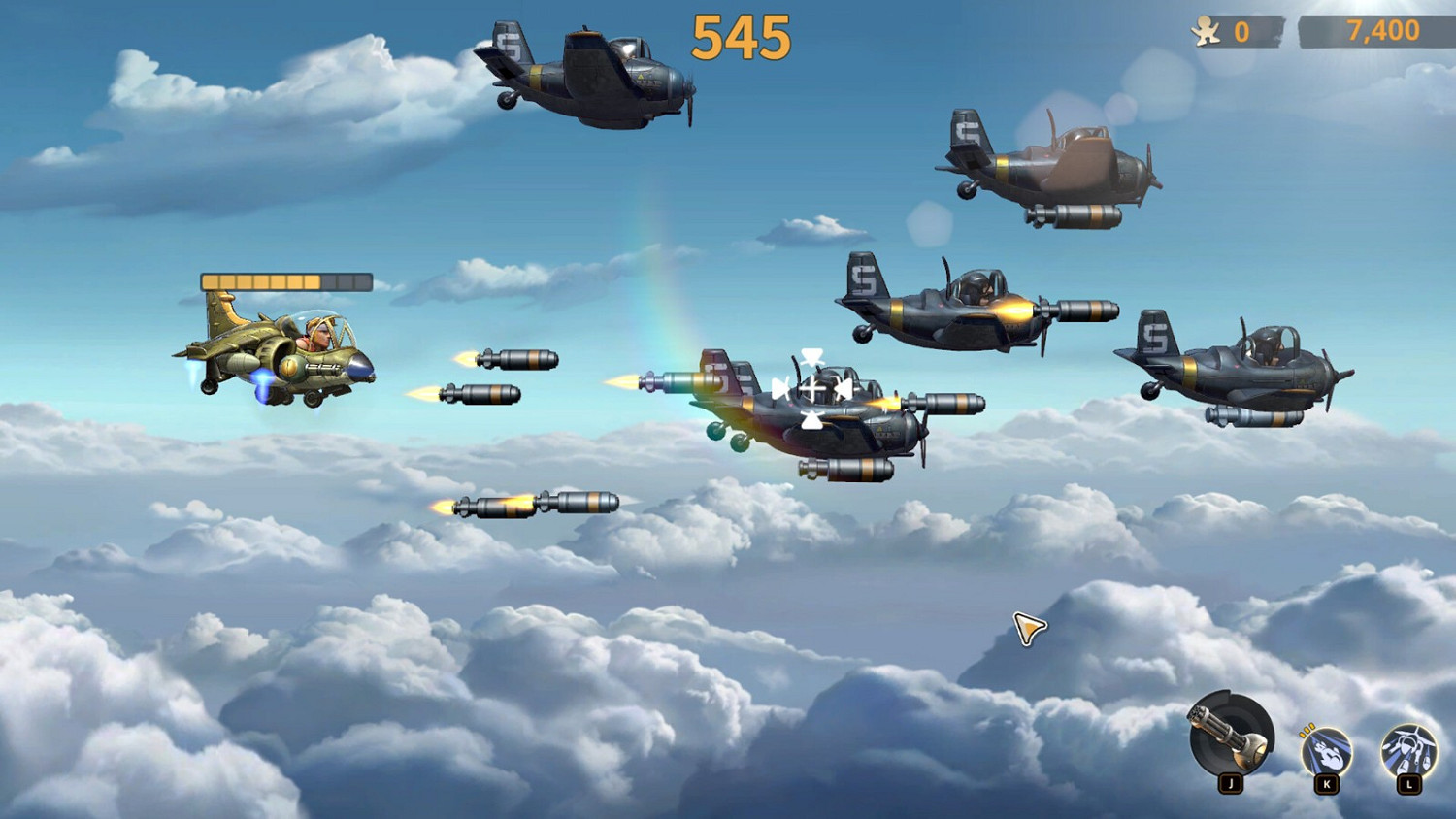This screenshot has width=1456, height=819.
Task: Toggle the J ability key label
Action: [x=1229, y=781]
